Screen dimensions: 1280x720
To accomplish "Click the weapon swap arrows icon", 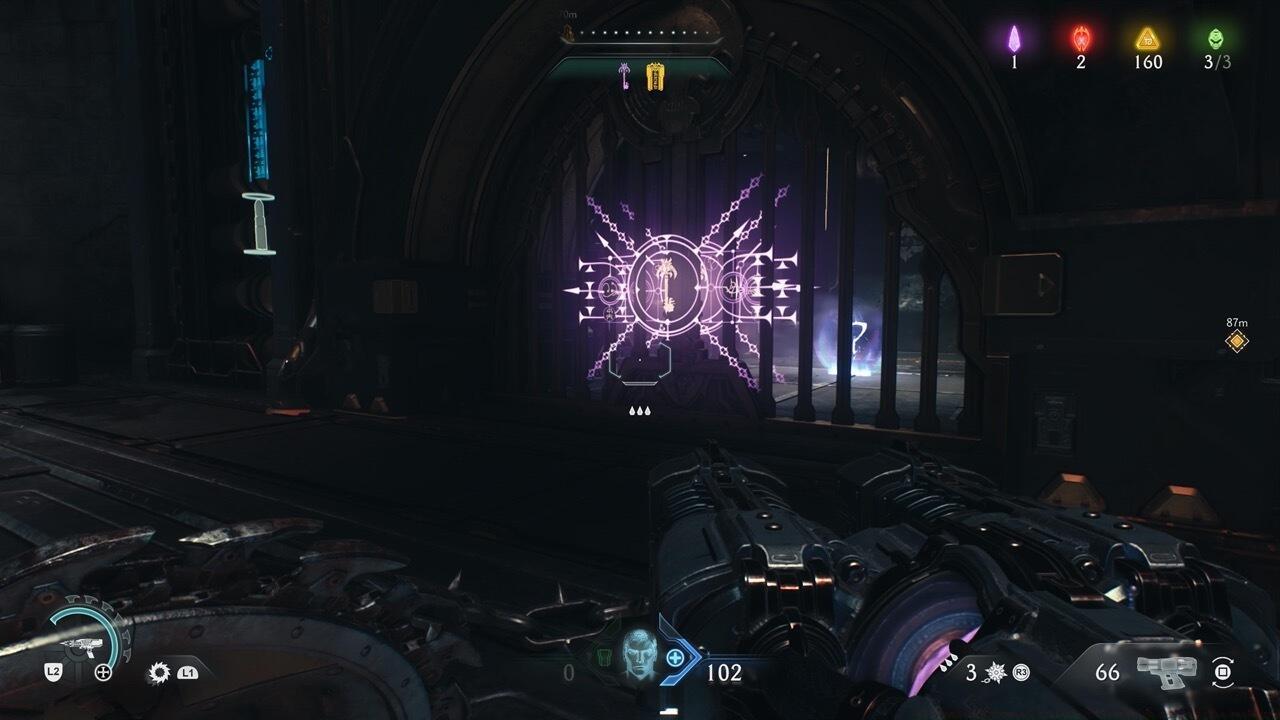I will point(1221,672).
